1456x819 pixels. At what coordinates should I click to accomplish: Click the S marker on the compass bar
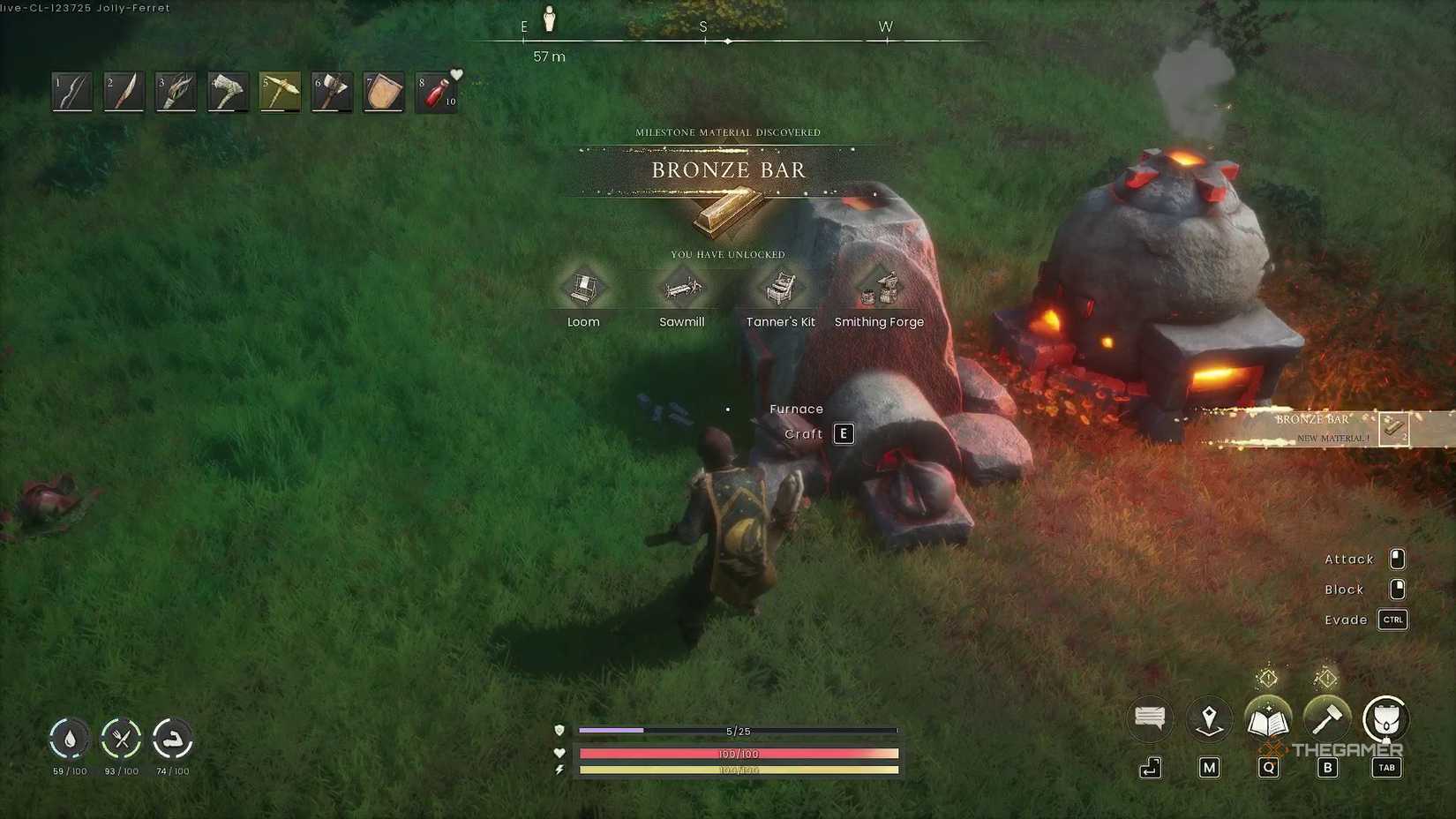[702, 27]
